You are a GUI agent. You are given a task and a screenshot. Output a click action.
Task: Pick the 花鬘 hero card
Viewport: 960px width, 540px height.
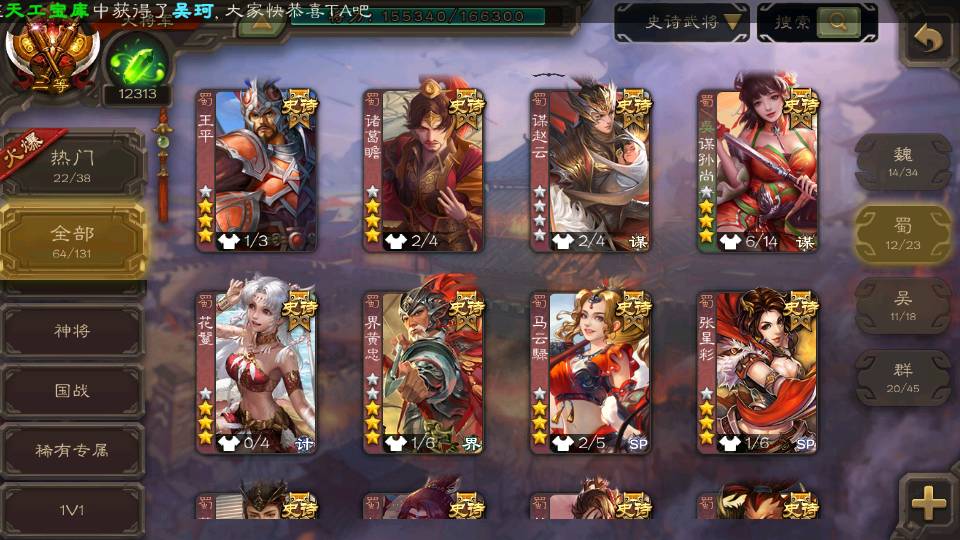(257, 372)
